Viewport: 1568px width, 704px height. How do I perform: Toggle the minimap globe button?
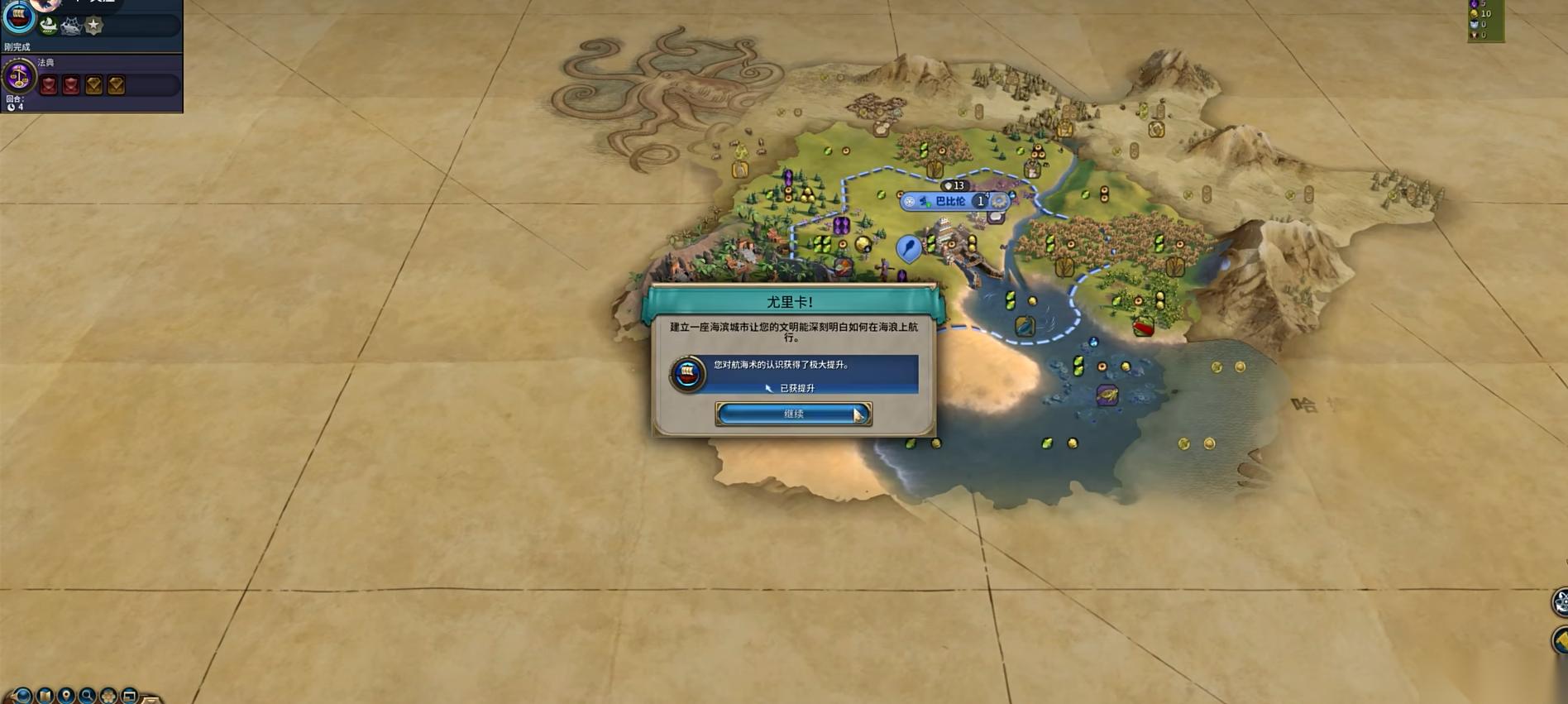point(23,696)
